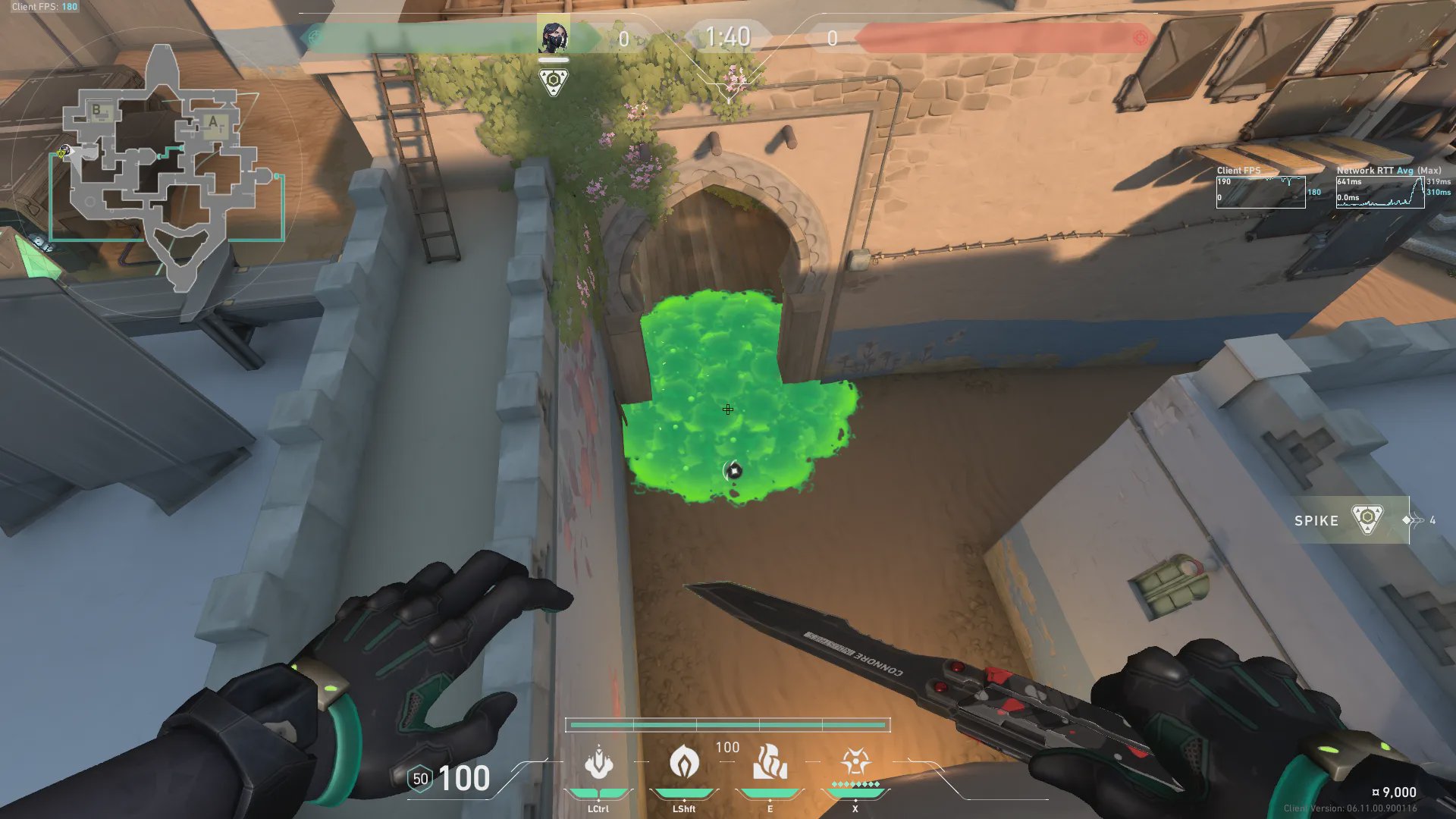Select the A site label on minimap
1456x819 pixels.
pyautogui.click(x=212, y=122)
